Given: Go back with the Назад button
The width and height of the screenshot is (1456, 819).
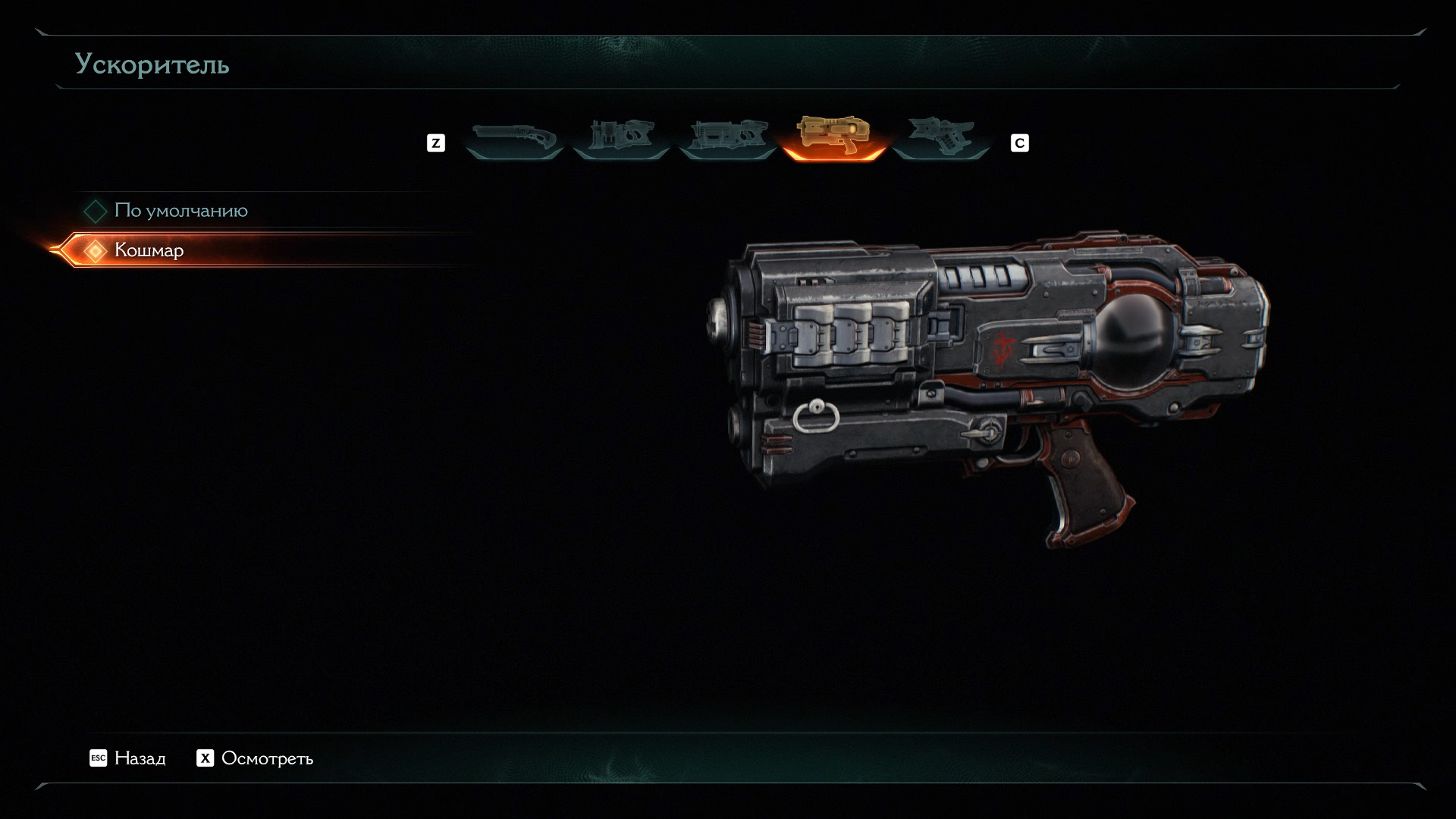Looking at the screenshot, I should (128, 758).
